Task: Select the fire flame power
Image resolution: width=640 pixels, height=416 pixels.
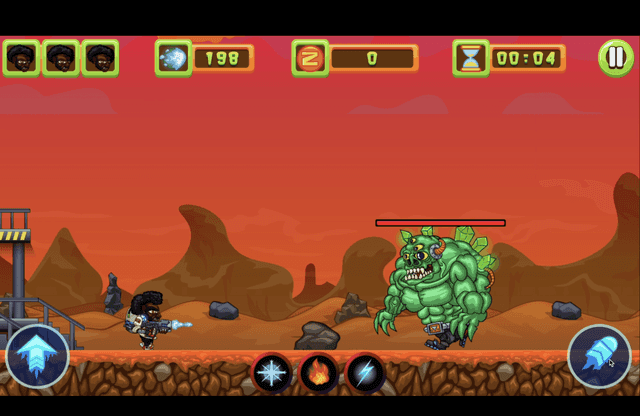Action: (319, 373)
